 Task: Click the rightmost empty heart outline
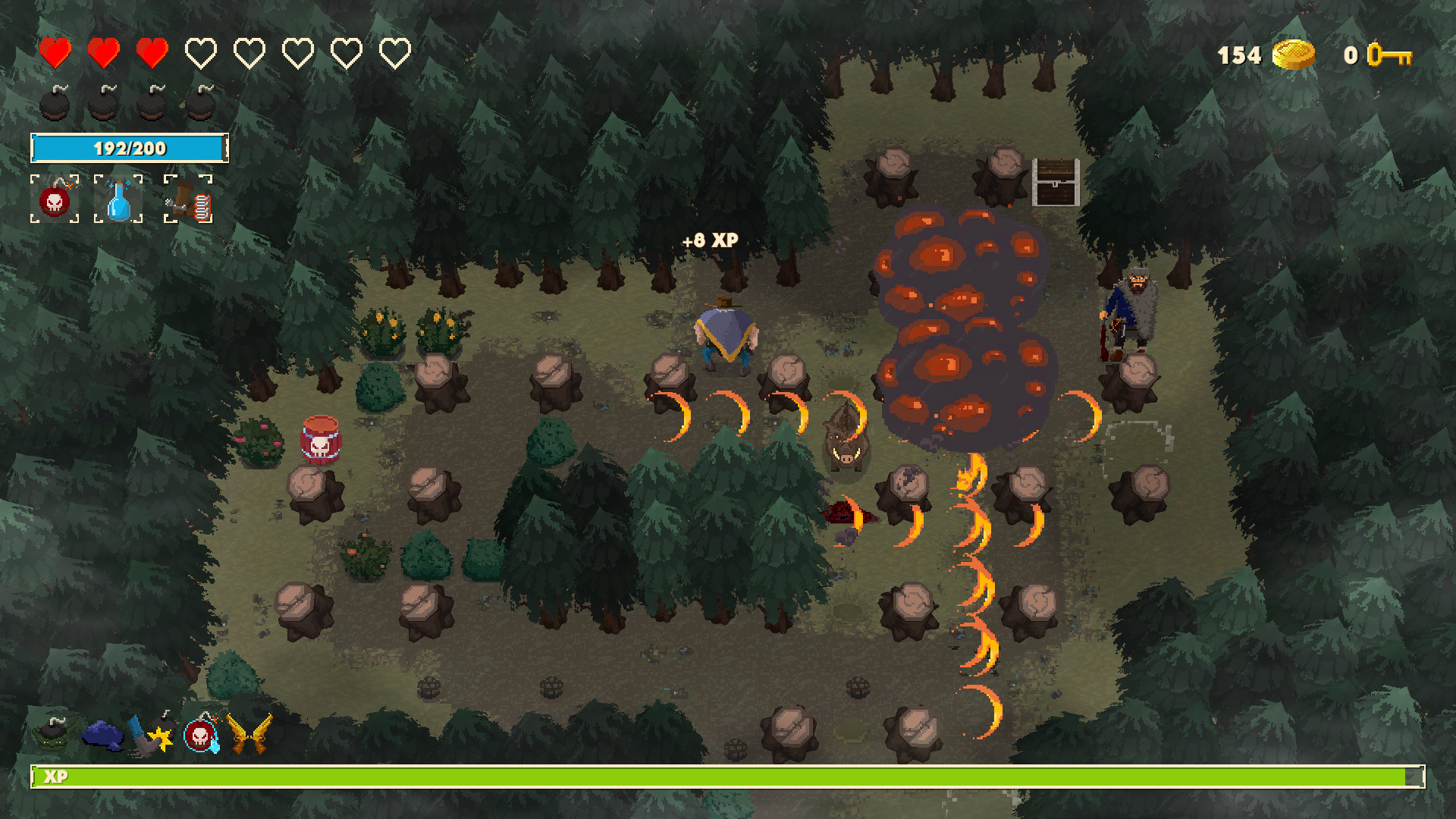tap(393, 52)
